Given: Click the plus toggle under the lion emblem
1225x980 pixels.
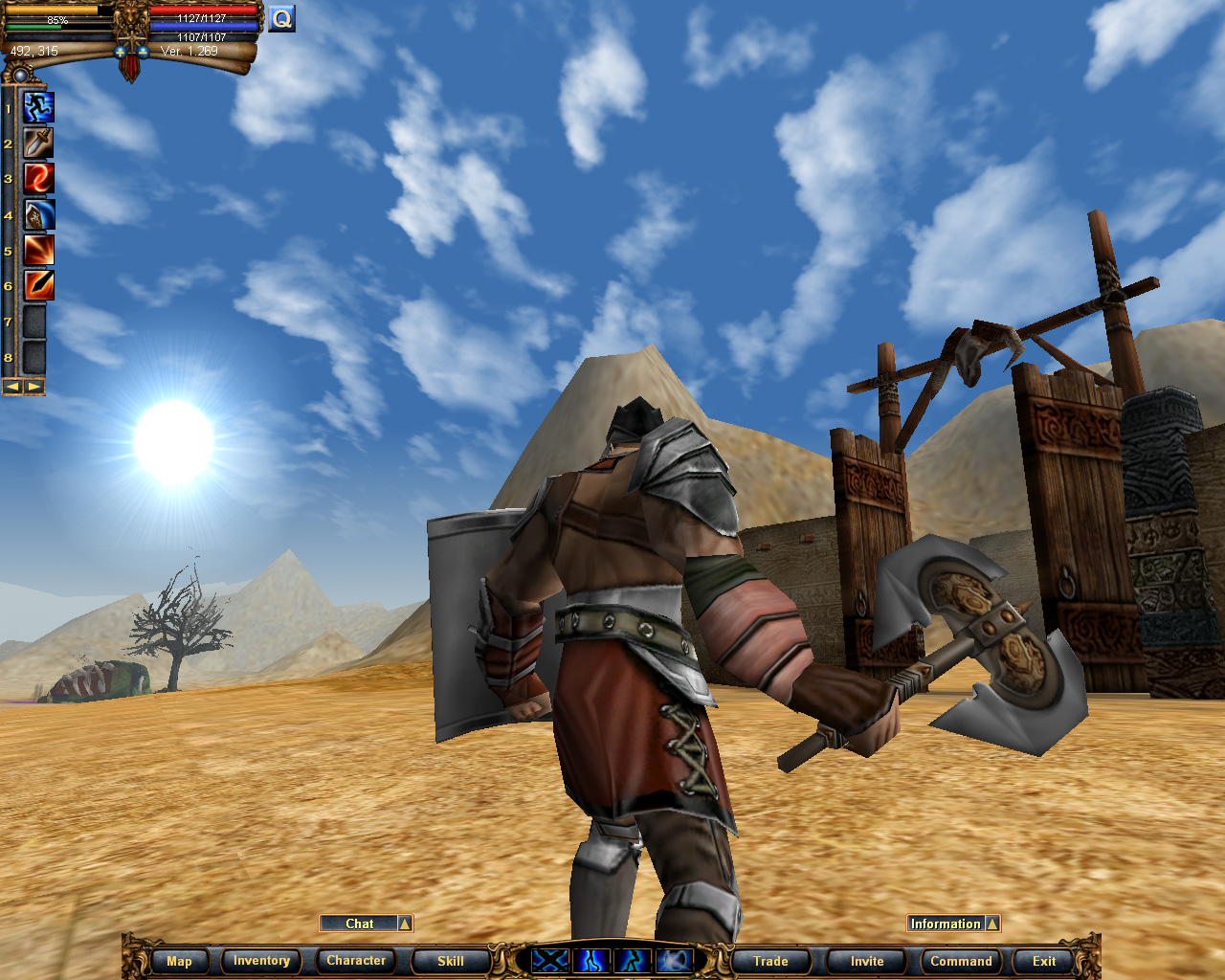Looking at the screenshot, I should point(120,52).
